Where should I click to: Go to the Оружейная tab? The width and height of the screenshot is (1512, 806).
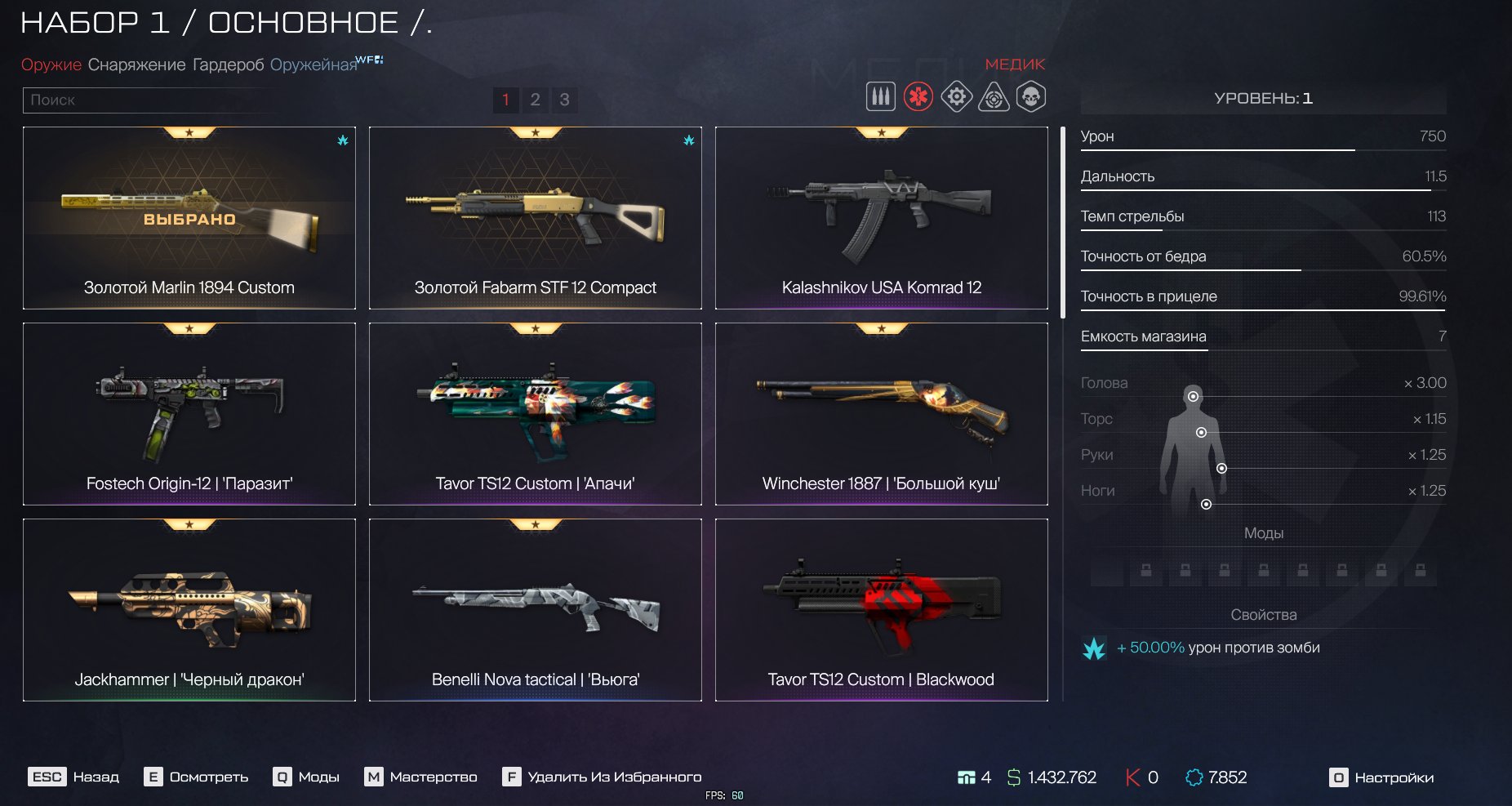coord(314,65)
